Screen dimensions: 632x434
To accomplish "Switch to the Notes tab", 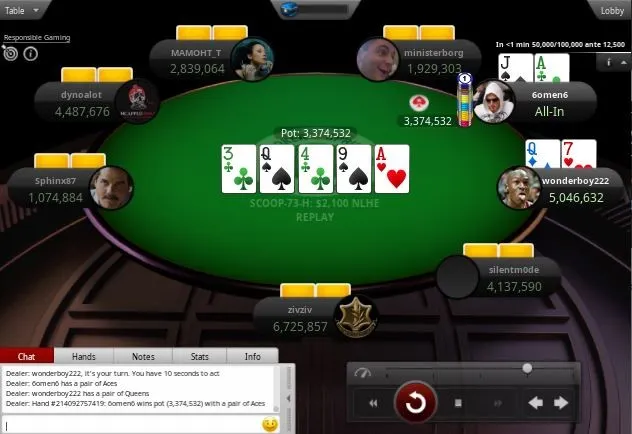I will click(142, 356).
